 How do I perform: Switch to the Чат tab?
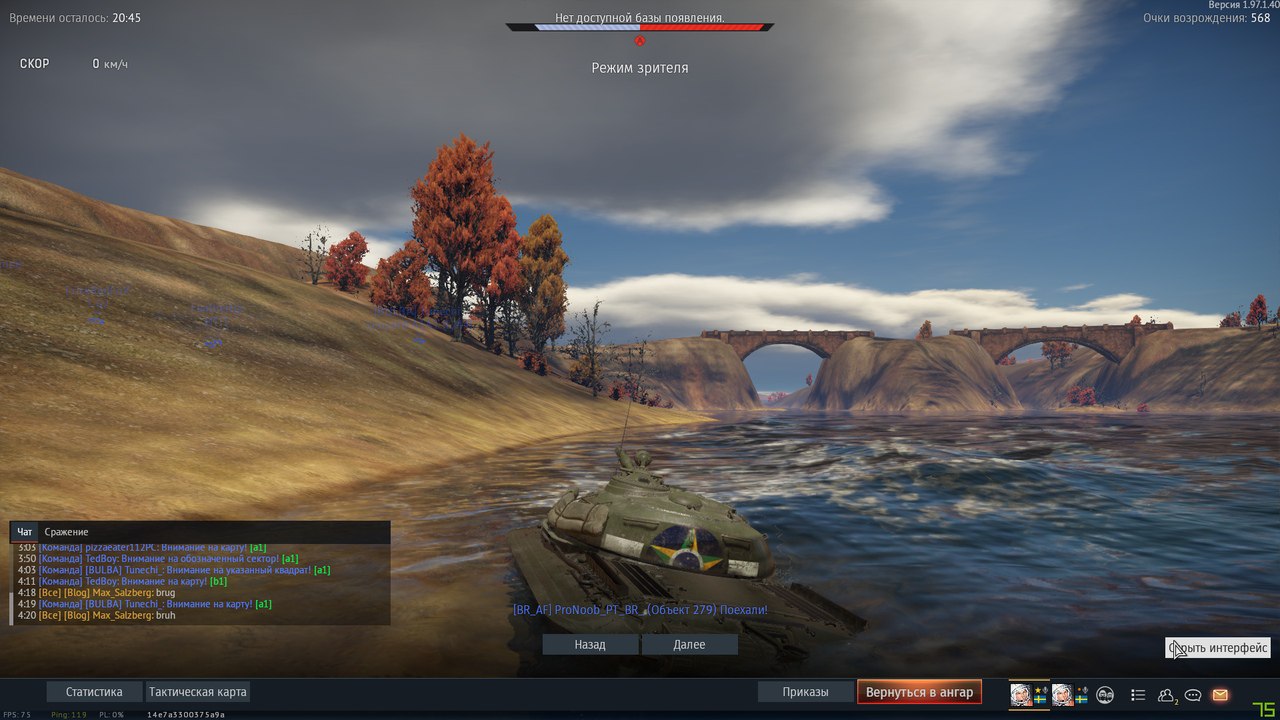(x=25, y=532)
